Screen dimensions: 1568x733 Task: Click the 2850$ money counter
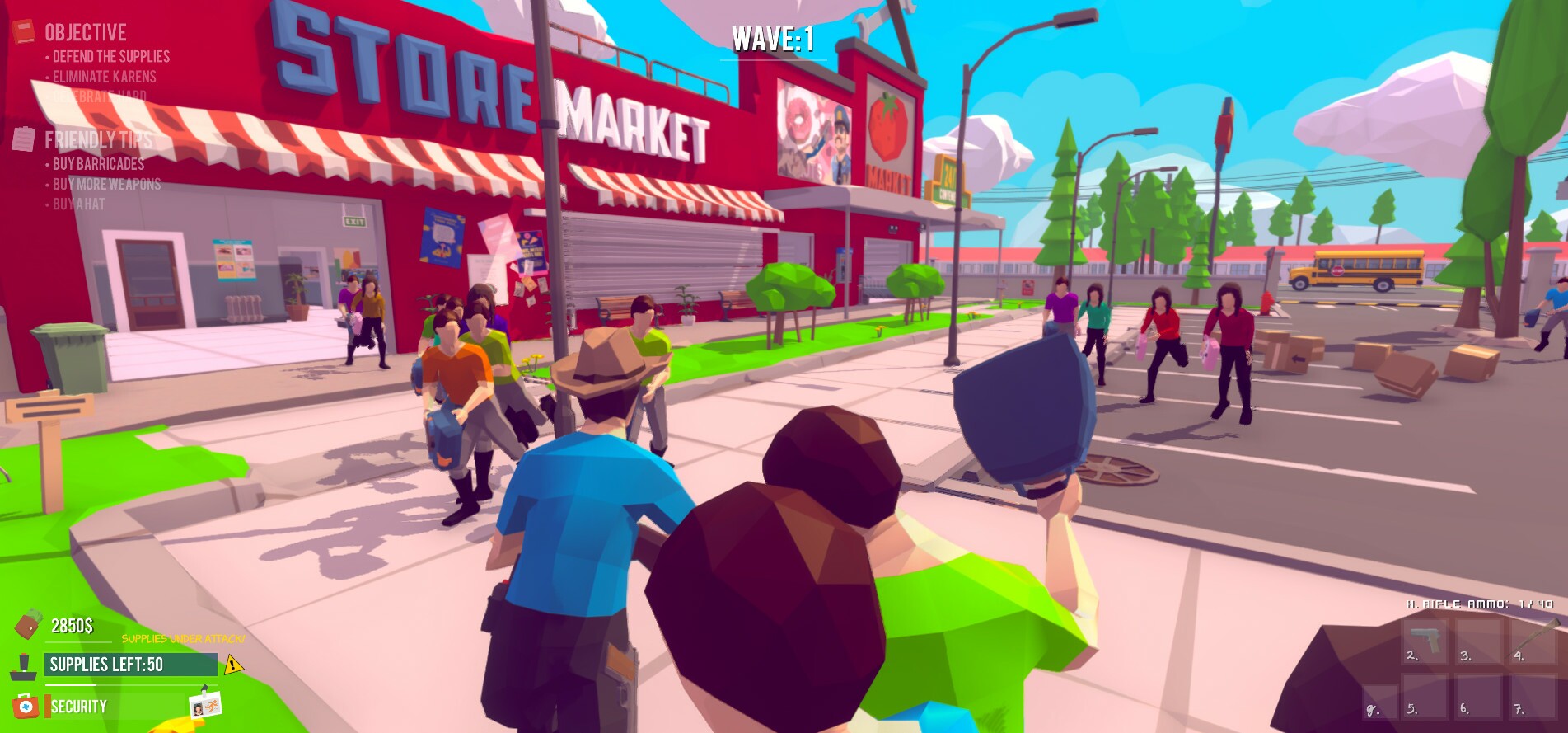(73, 627)
